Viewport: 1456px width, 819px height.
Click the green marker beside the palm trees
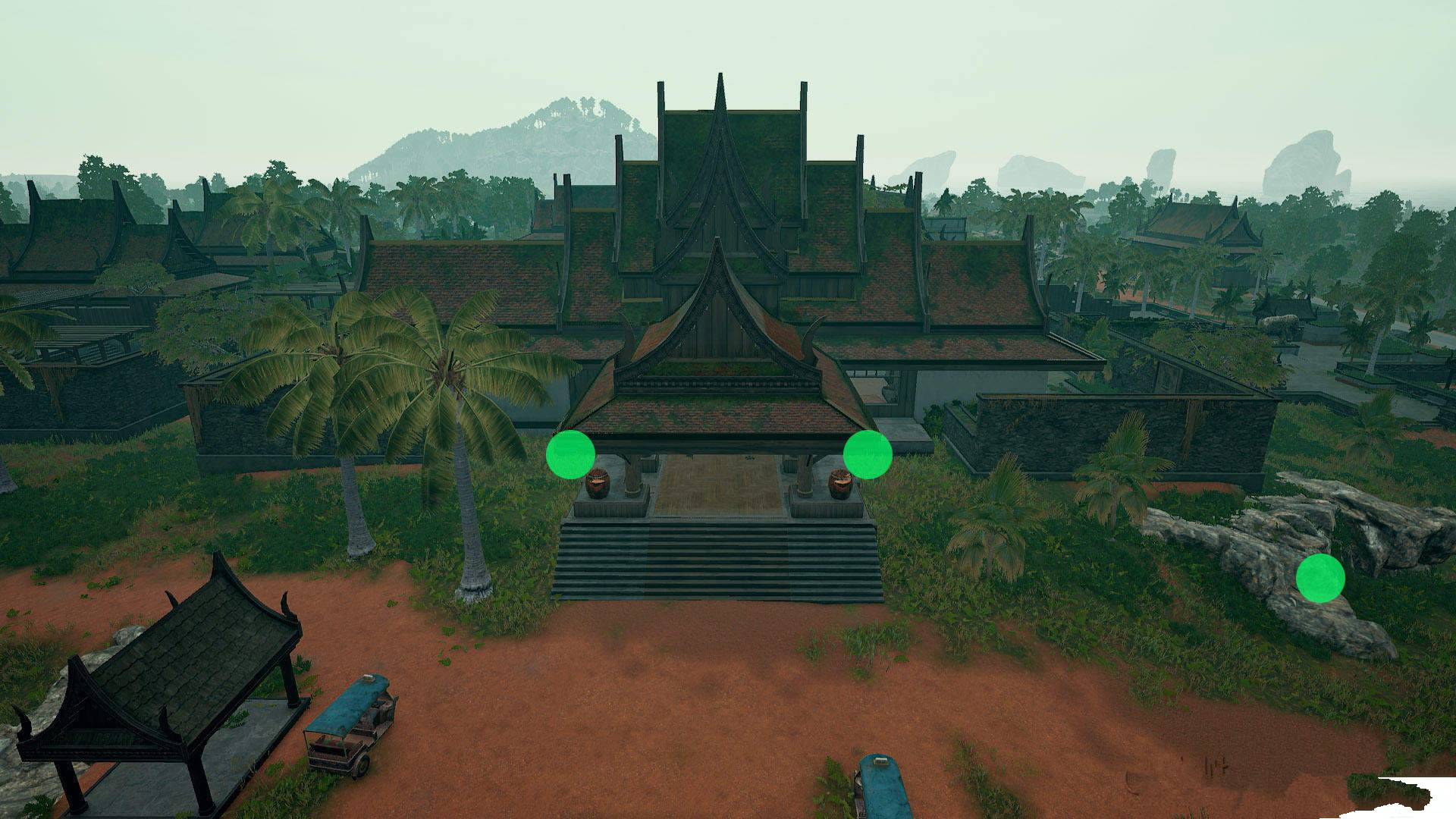point(570,454)
